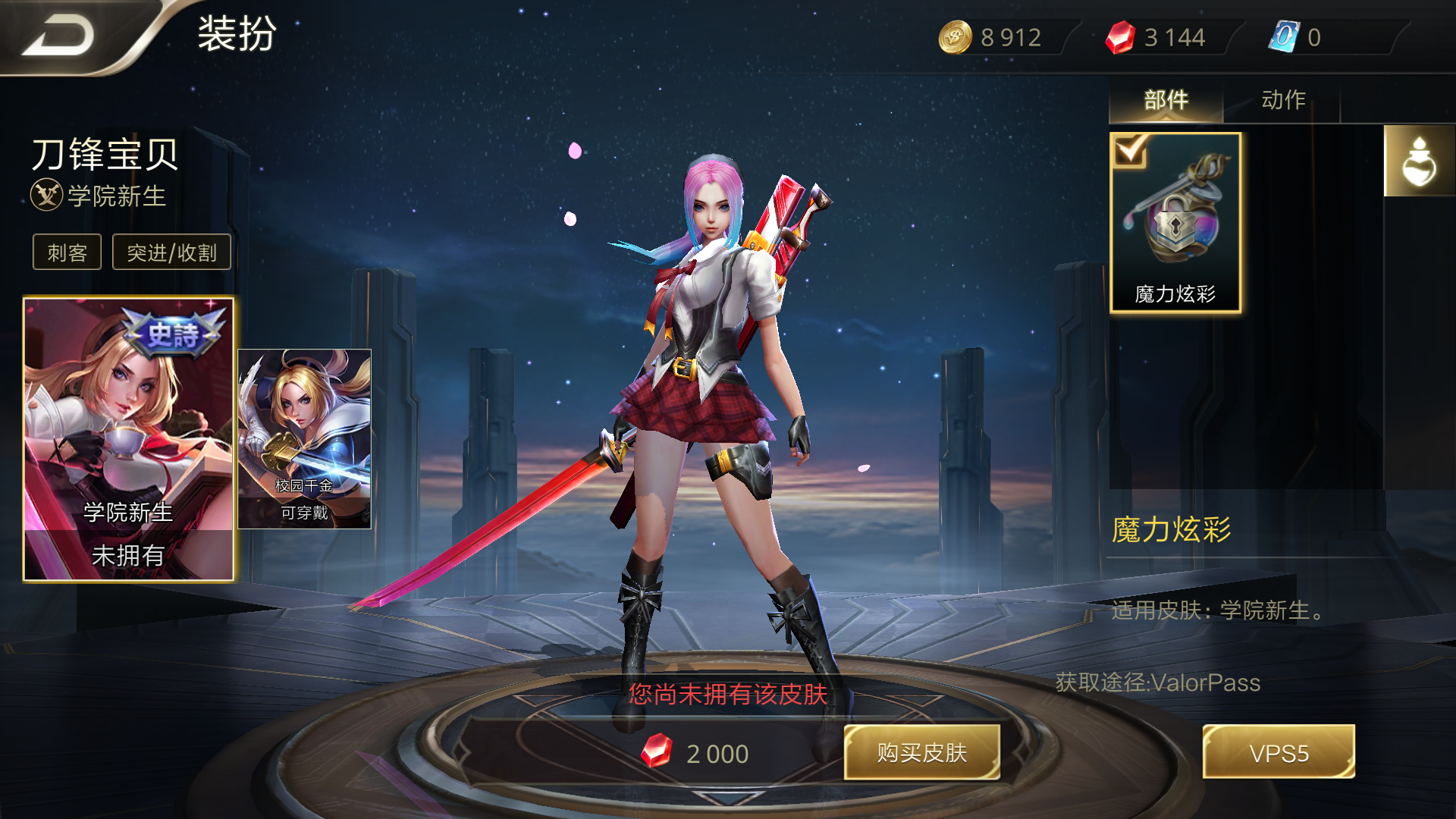Click the VPS5 button
The width and height of the screenshot is (1456, 819).
coord(1279,752)
